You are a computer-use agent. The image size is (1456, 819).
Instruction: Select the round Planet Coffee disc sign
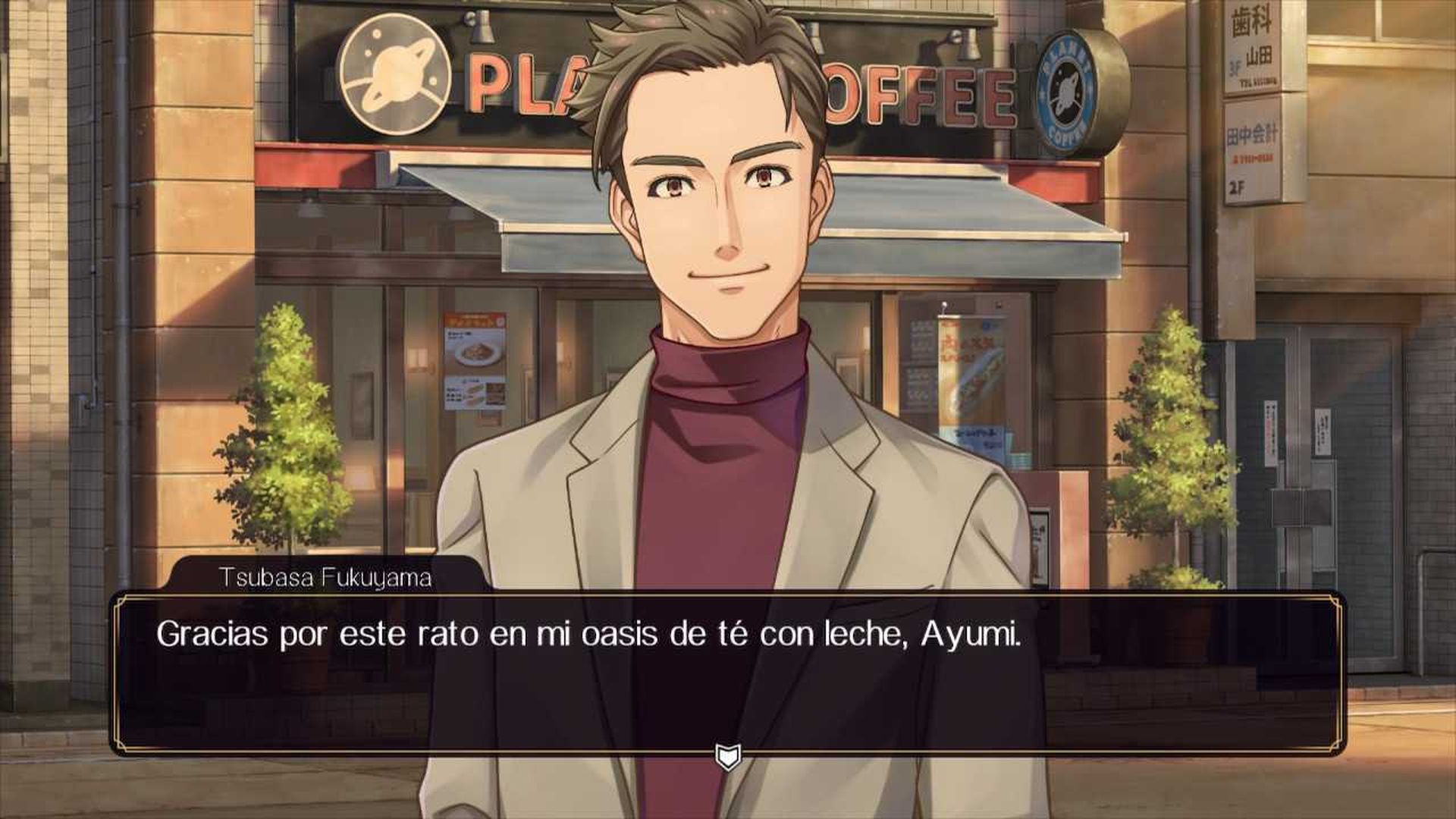click(x=1068, y=86)
